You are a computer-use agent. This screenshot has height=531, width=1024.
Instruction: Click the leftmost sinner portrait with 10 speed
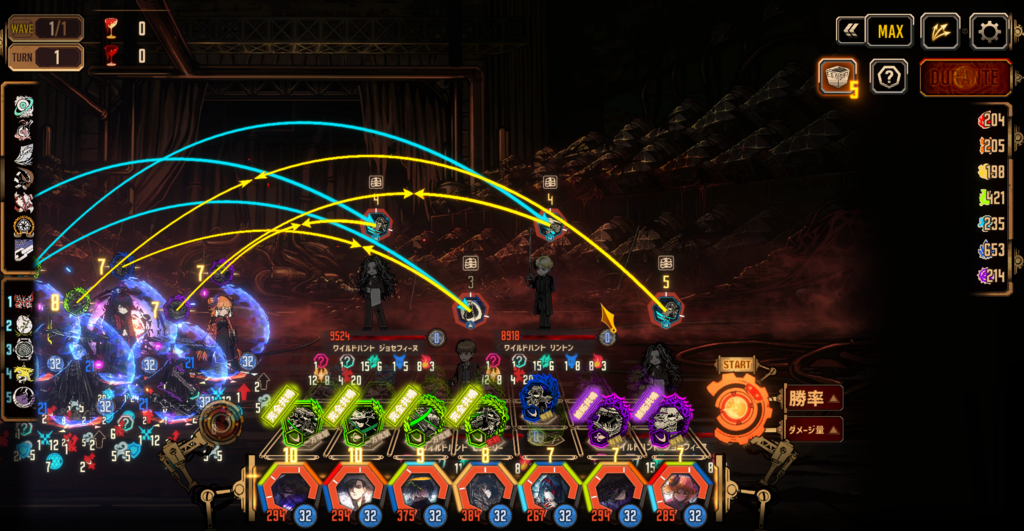pos(288,492)
